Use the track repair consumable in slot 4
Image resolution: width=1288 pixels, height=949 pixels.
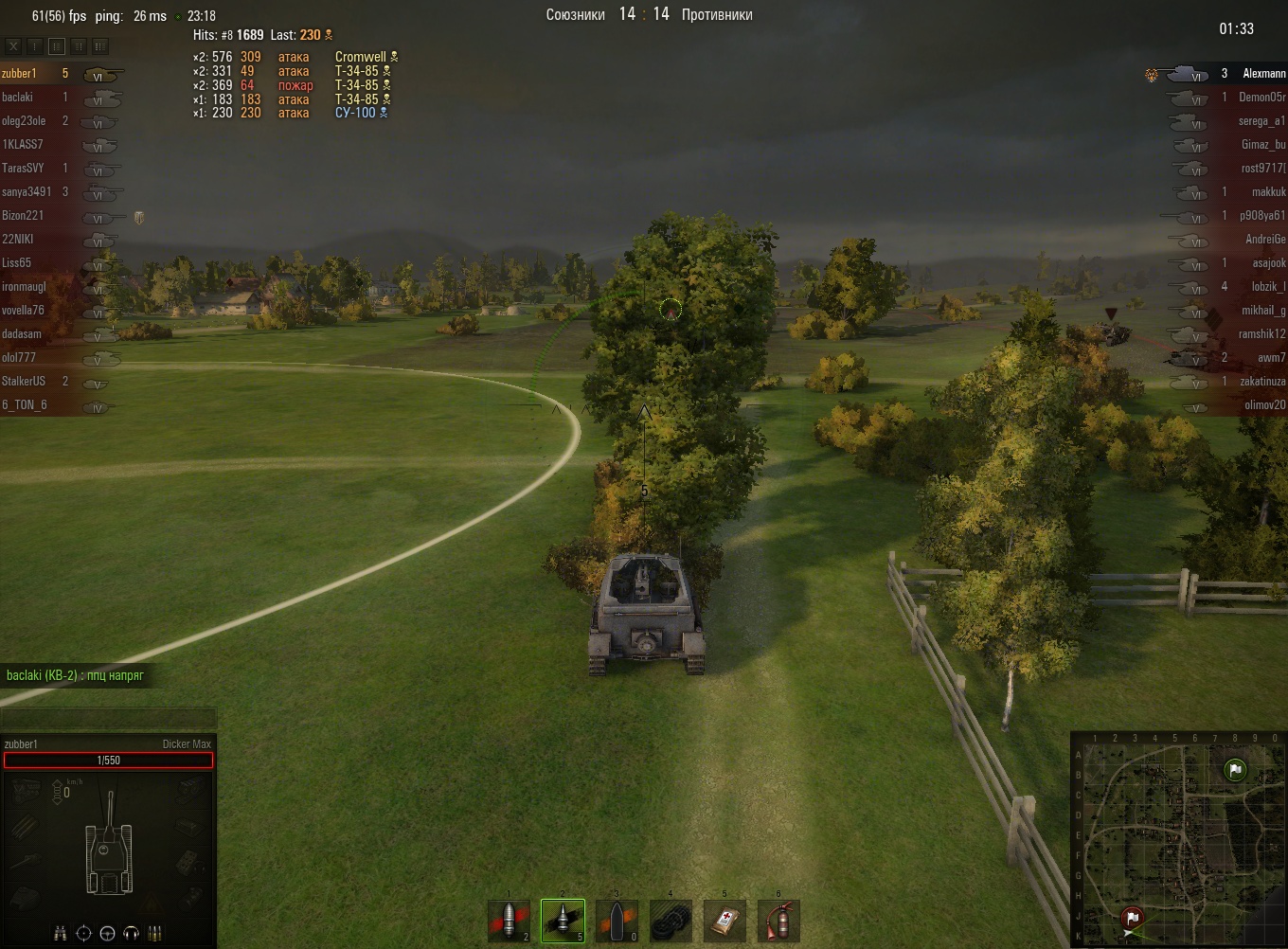671,921
